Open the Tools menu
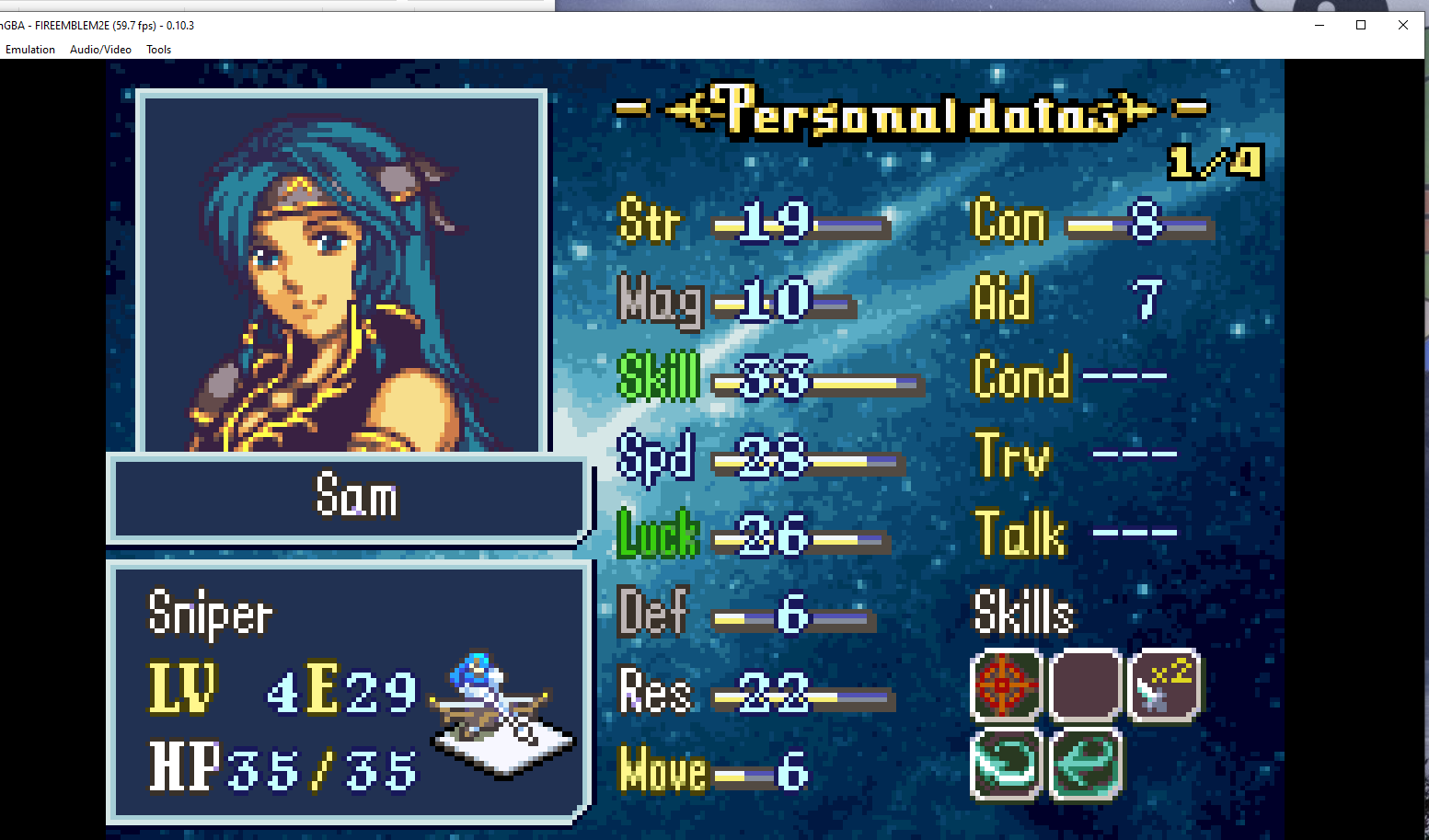The image size is (1429, 840). click(157, 50)
